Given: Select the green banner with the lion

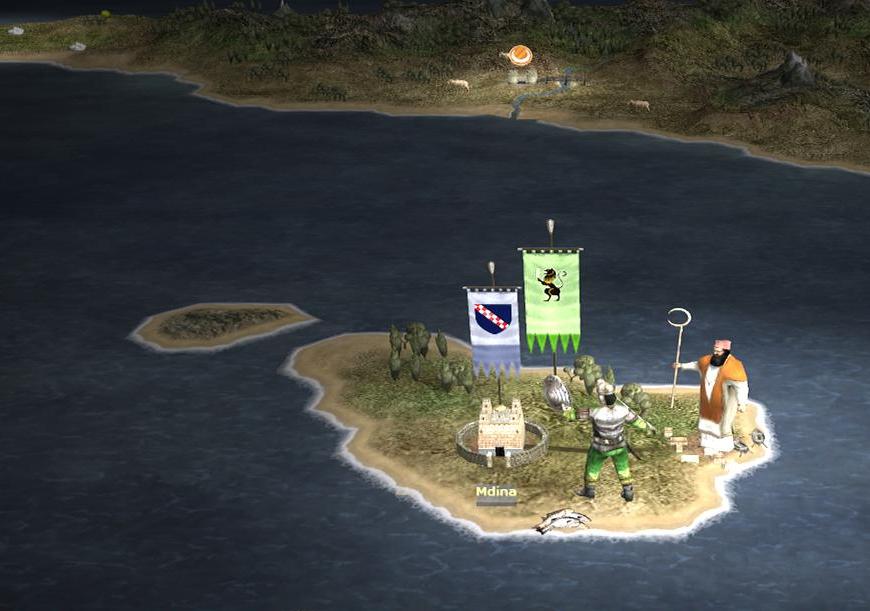Looking at the screenshot, I should tap(551, 296).
